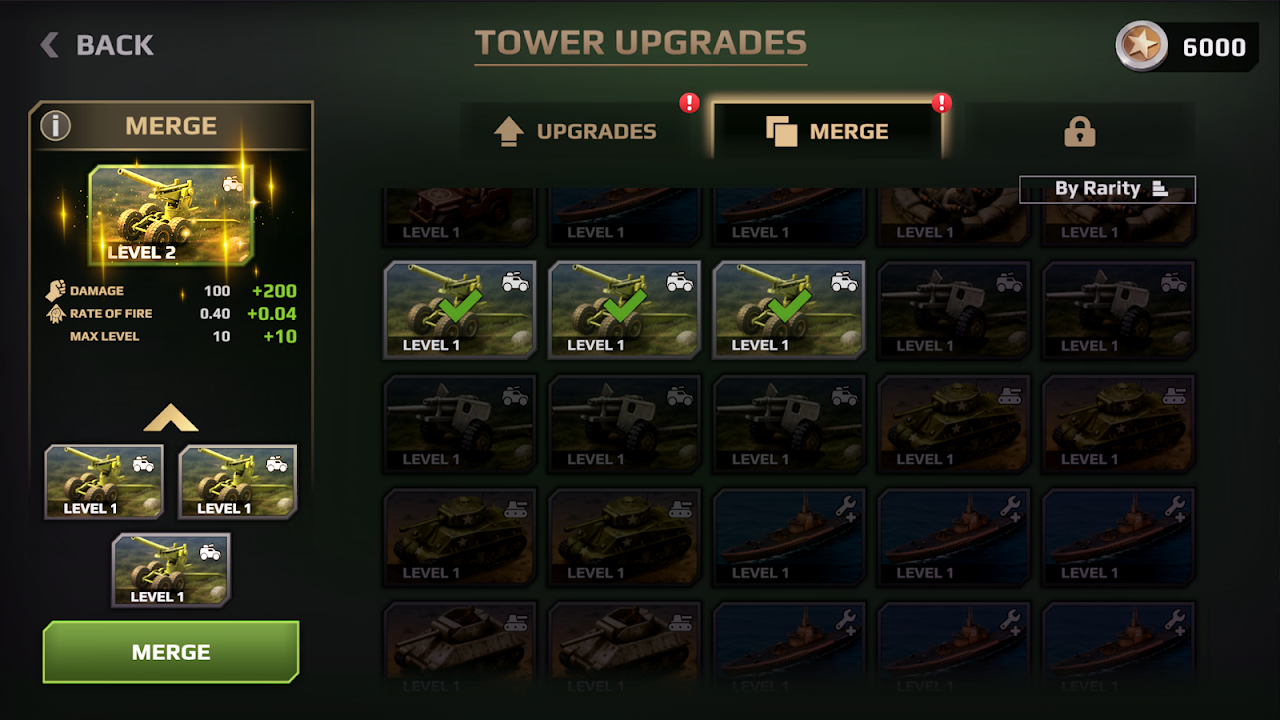This screenshot has width=1280, height=720.
Task: Confirm with the green MERGE button
Action: click(x=171, y=652)
